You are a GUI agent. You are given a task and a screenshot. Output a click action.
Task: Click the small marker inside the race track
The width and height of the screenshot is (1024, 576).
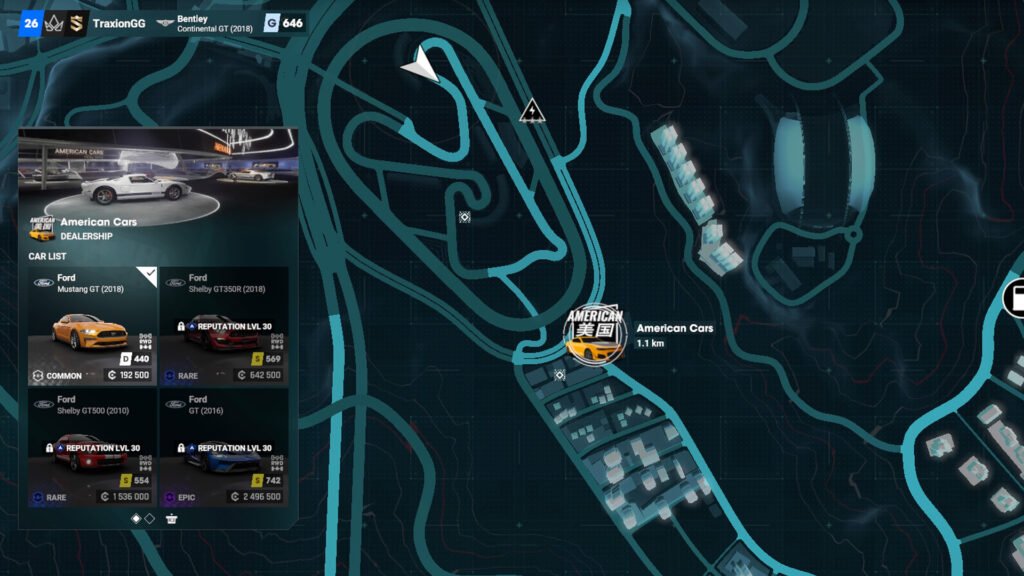coord(465,216)
